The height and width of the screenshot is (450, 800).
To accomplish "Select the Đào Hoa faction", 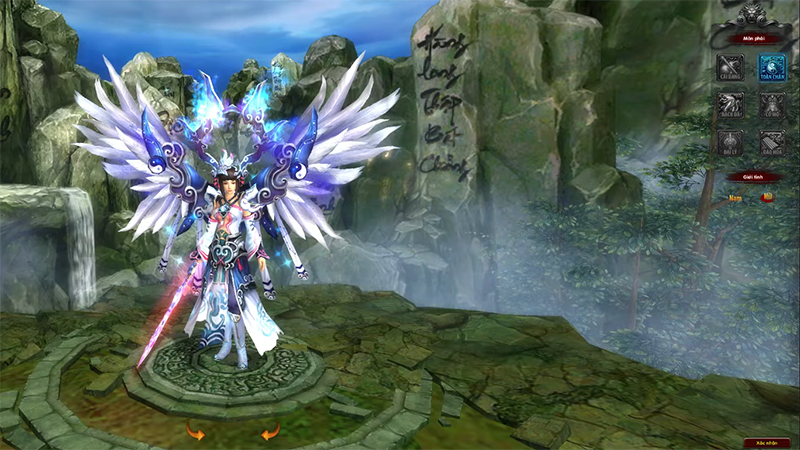I will [x=770, y=142].
